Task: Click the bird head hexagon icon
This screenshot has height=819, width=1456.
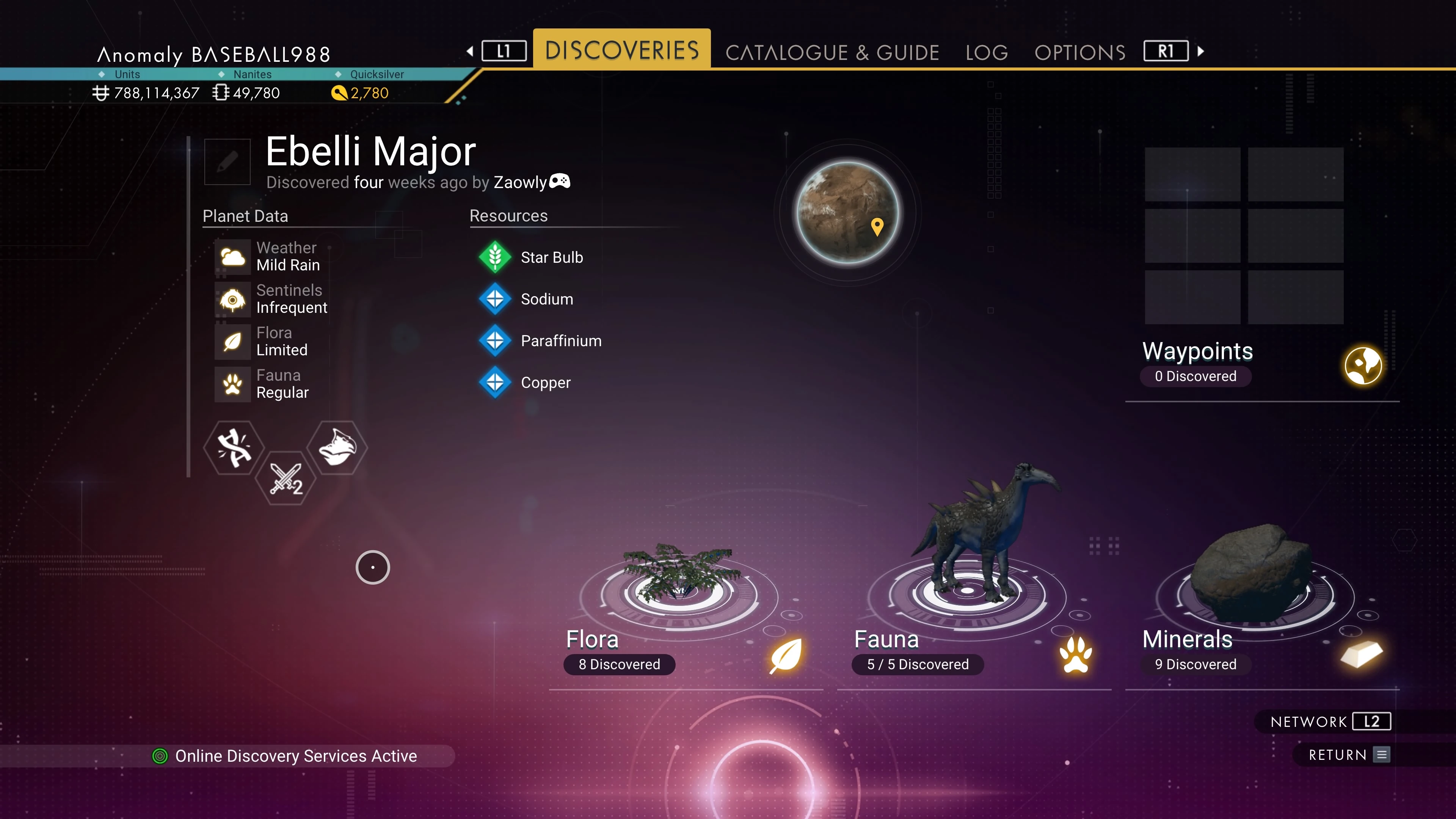Action: click(x=337, y=448)
